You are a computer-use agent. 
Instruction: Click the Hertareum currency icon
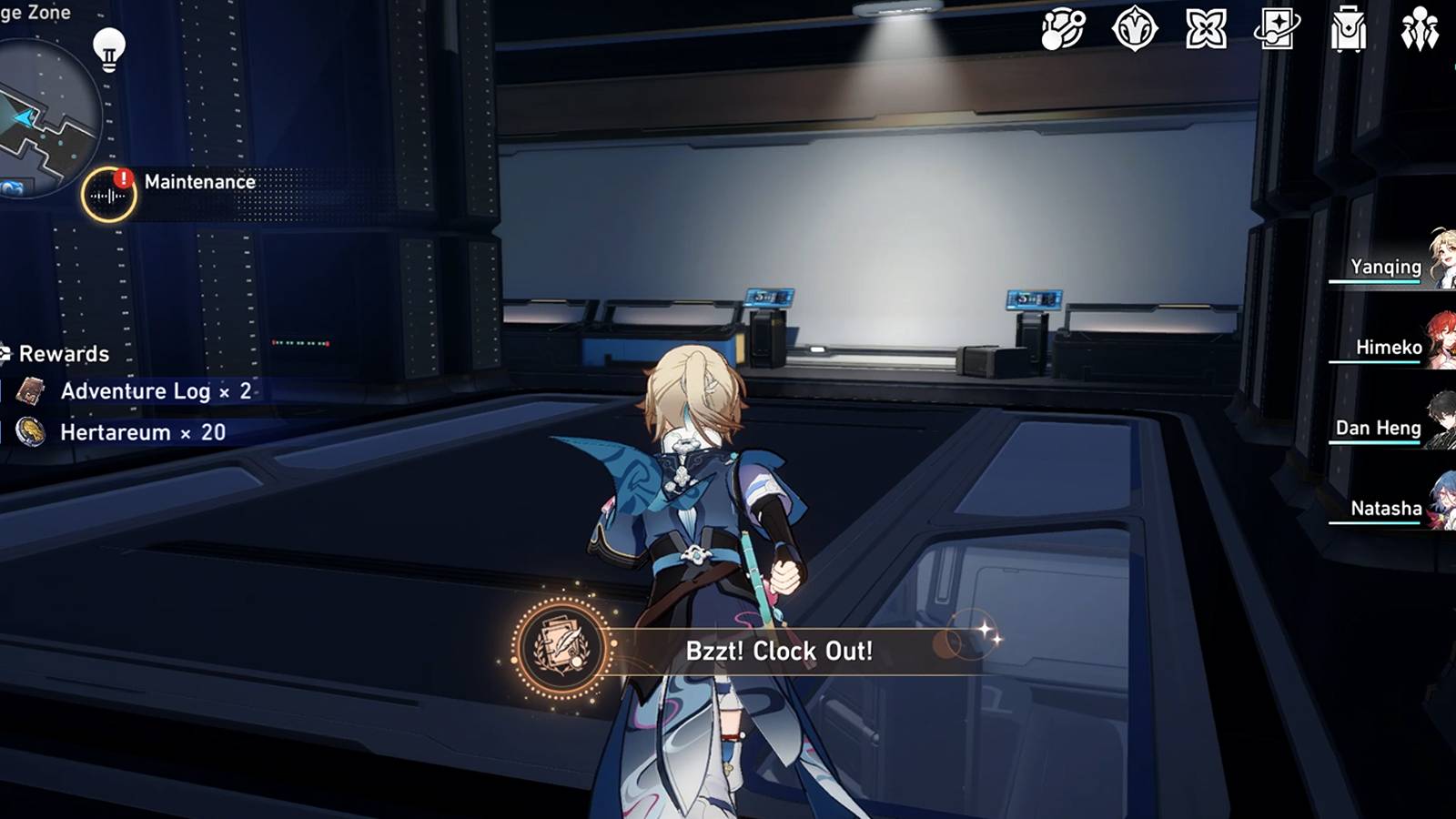(x=32, y=432)
